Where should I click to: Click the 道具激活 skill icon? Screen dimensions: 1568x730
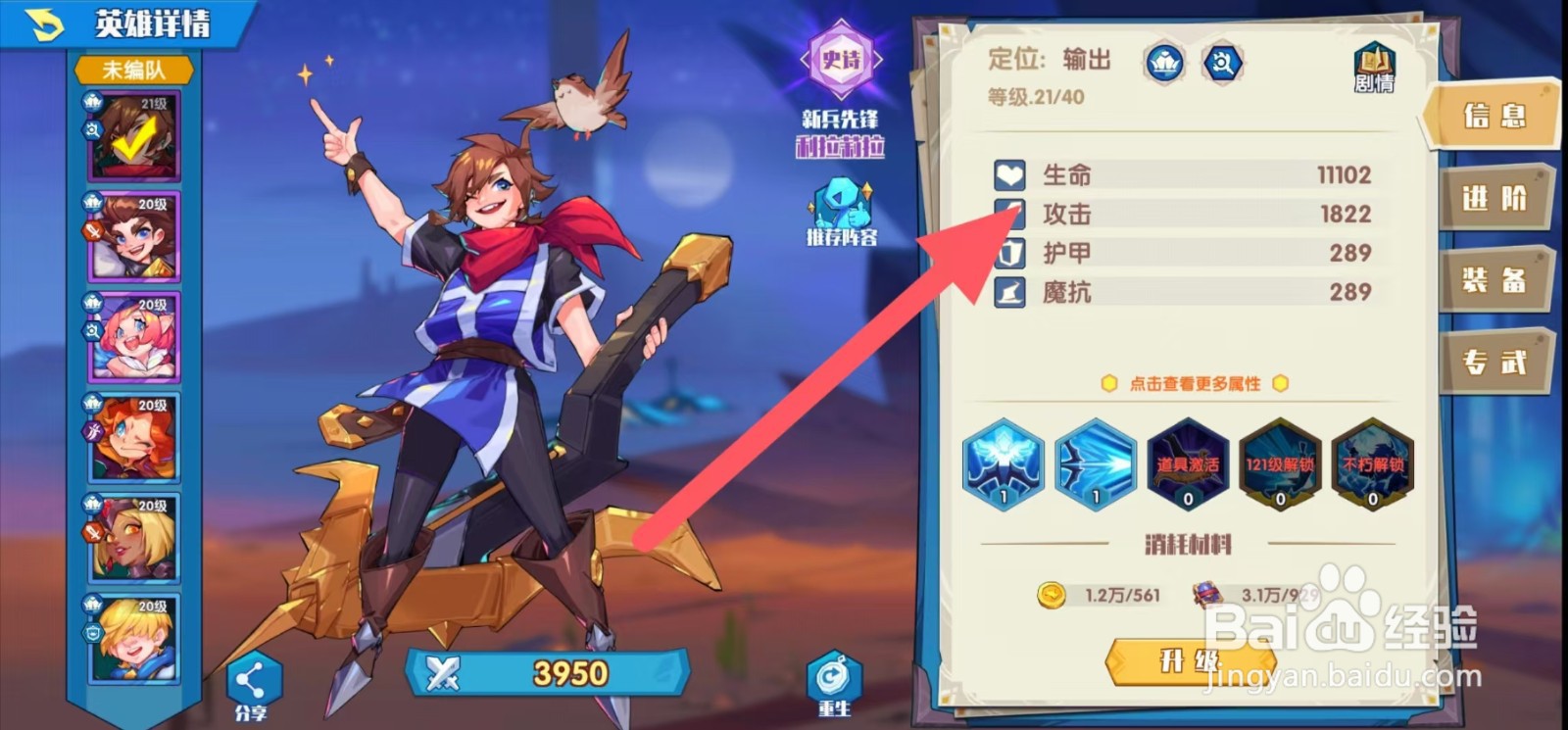coord(1187,466)
